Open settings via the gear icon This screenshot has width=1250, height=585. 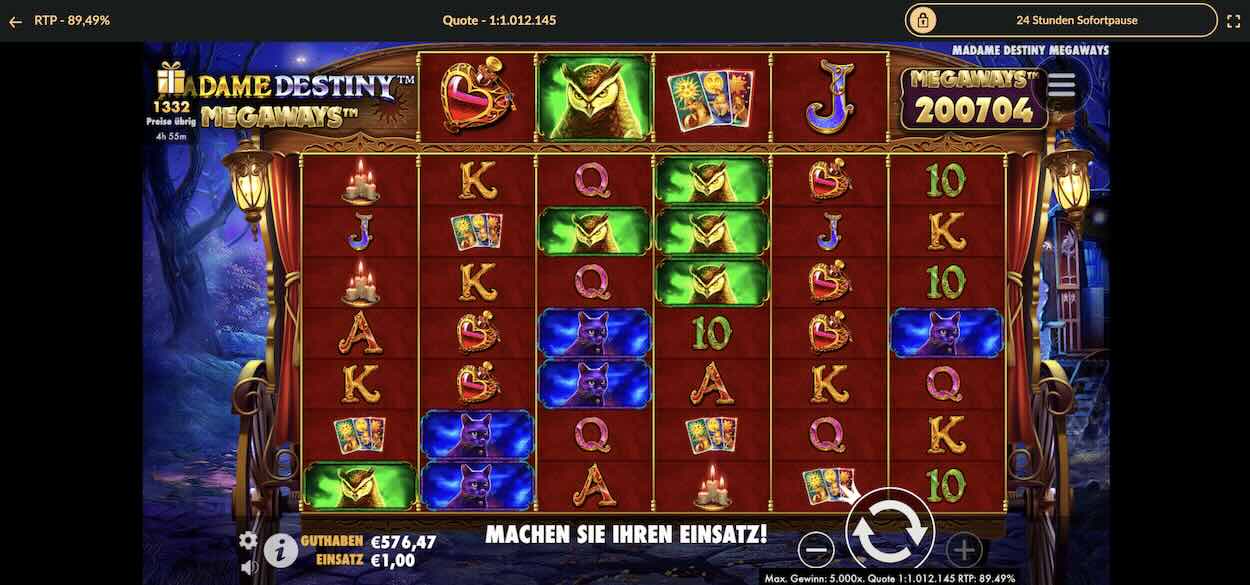tap(248, 541)
